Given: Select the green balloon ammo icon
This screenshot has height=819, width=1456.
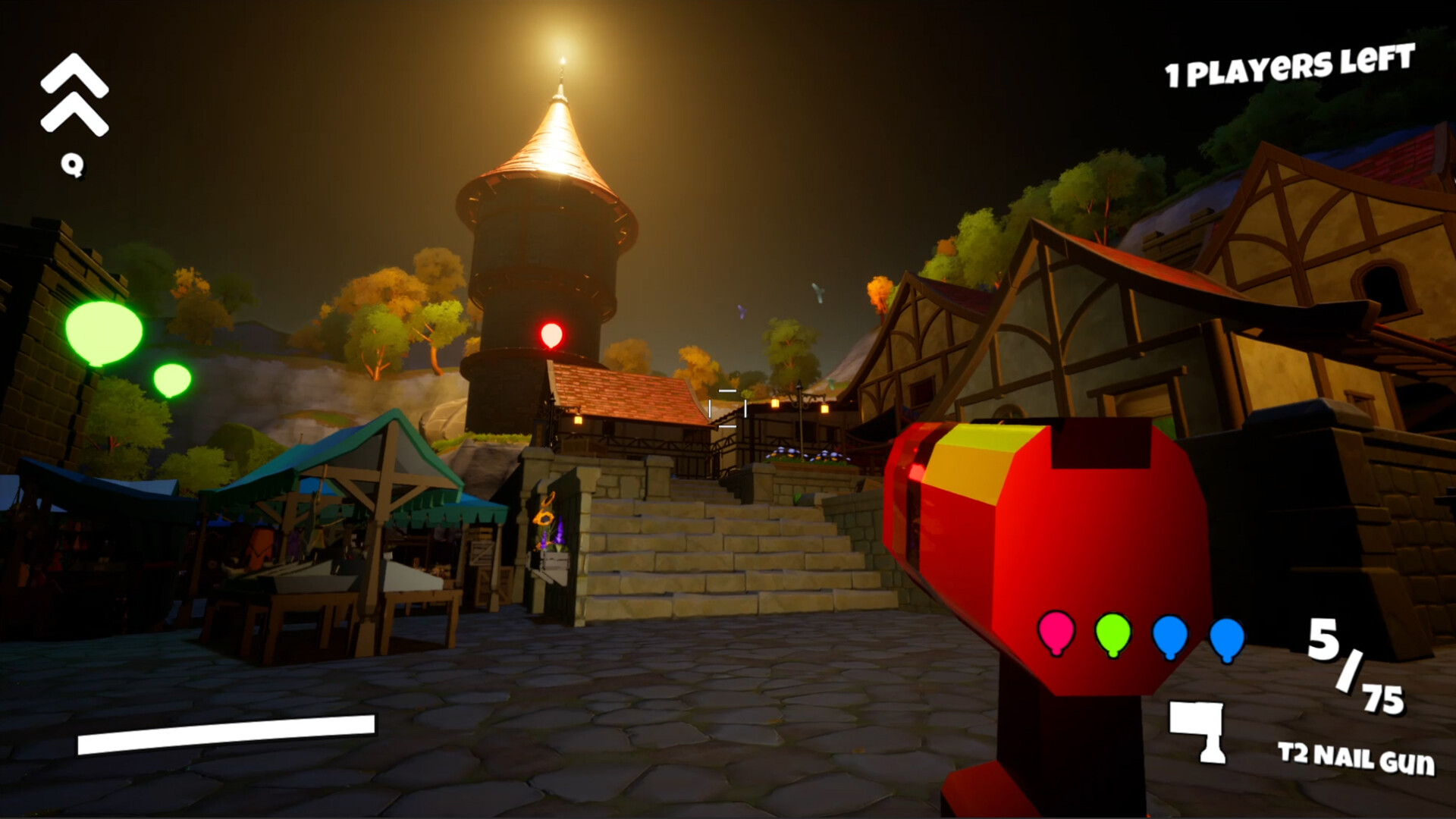Looking at the screenshot, I should coord(1112,637).
